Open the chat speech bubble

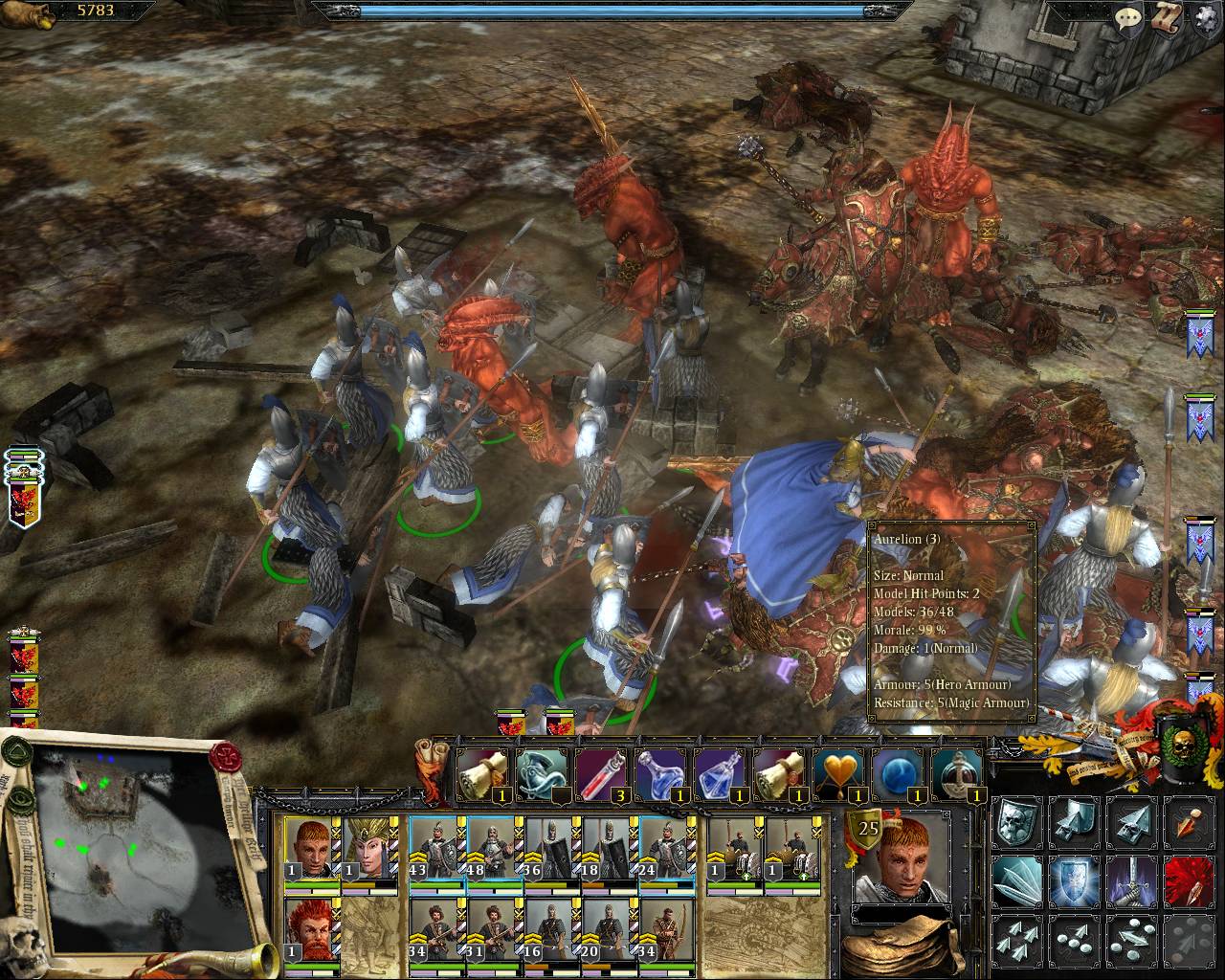(x=1130, y=17)
